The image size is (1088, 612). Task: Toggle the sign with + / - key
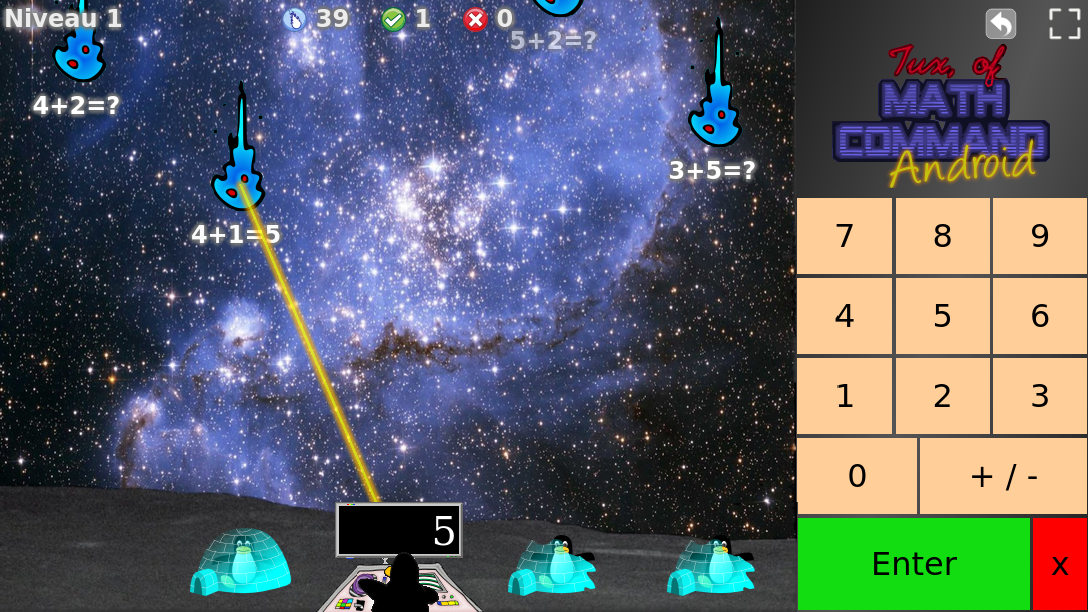click(x=1003, y=476)
